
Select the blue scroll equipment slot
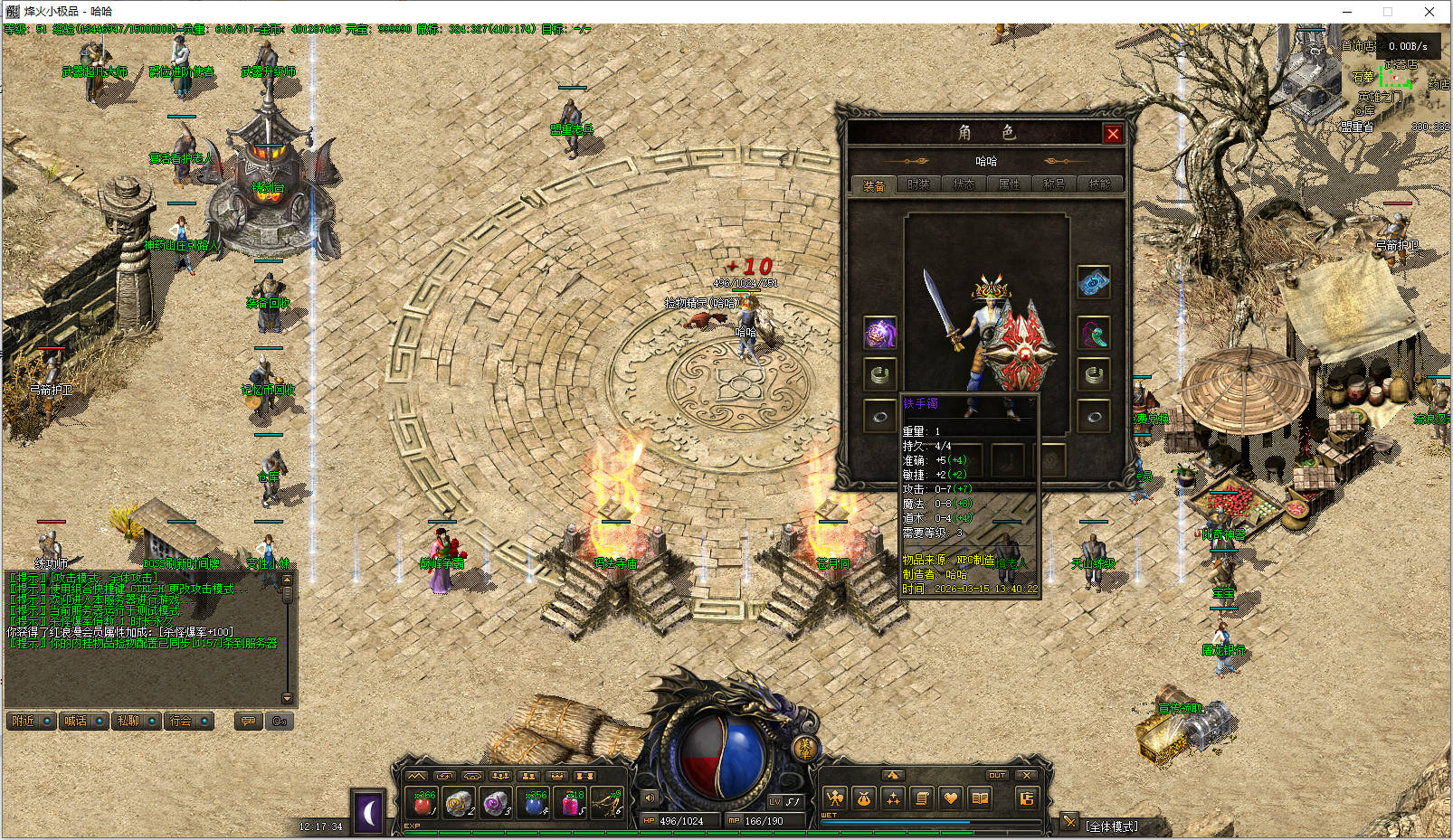pos(1093,283)
